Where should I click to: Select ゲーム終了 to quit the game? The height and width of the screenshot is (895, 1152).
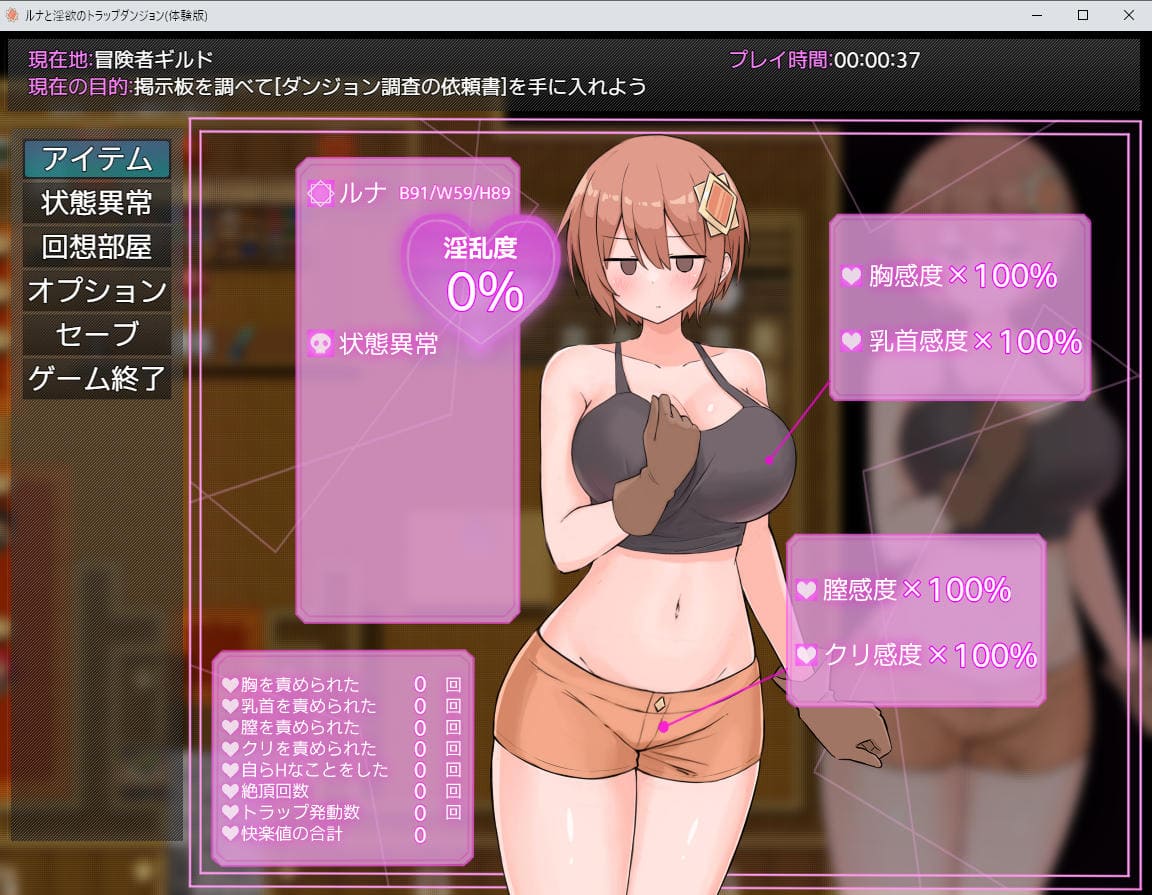coord(97,379)
